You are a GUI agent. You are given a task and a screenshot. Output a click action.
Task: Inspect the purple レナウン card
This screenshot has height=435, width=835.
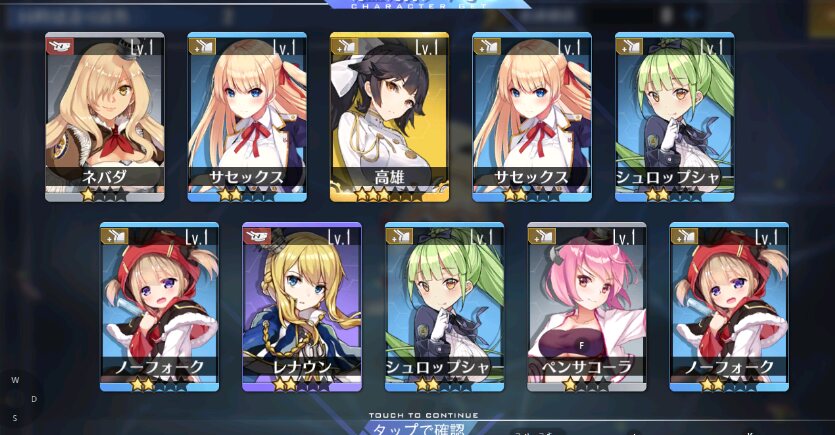click(x=301, y=306)
